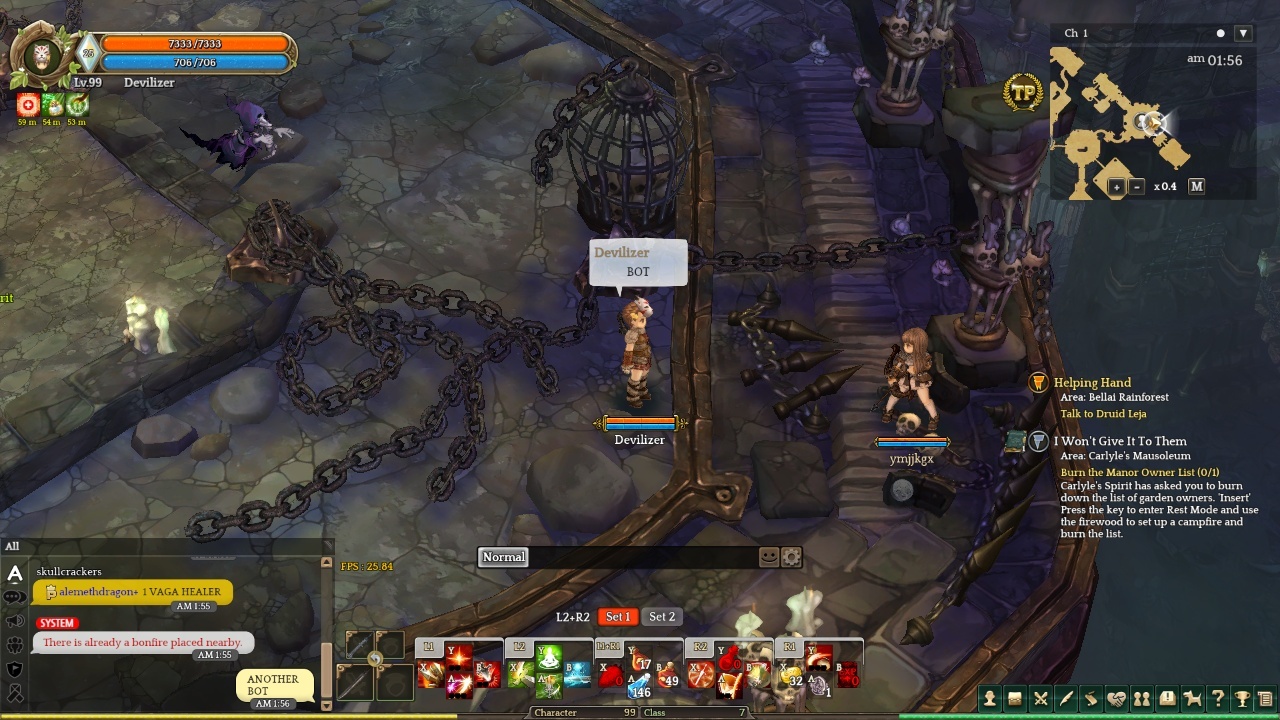Open the channel dropdown arrow
This screenshot has height=720, width=1280.
(x=1243, y=33)
